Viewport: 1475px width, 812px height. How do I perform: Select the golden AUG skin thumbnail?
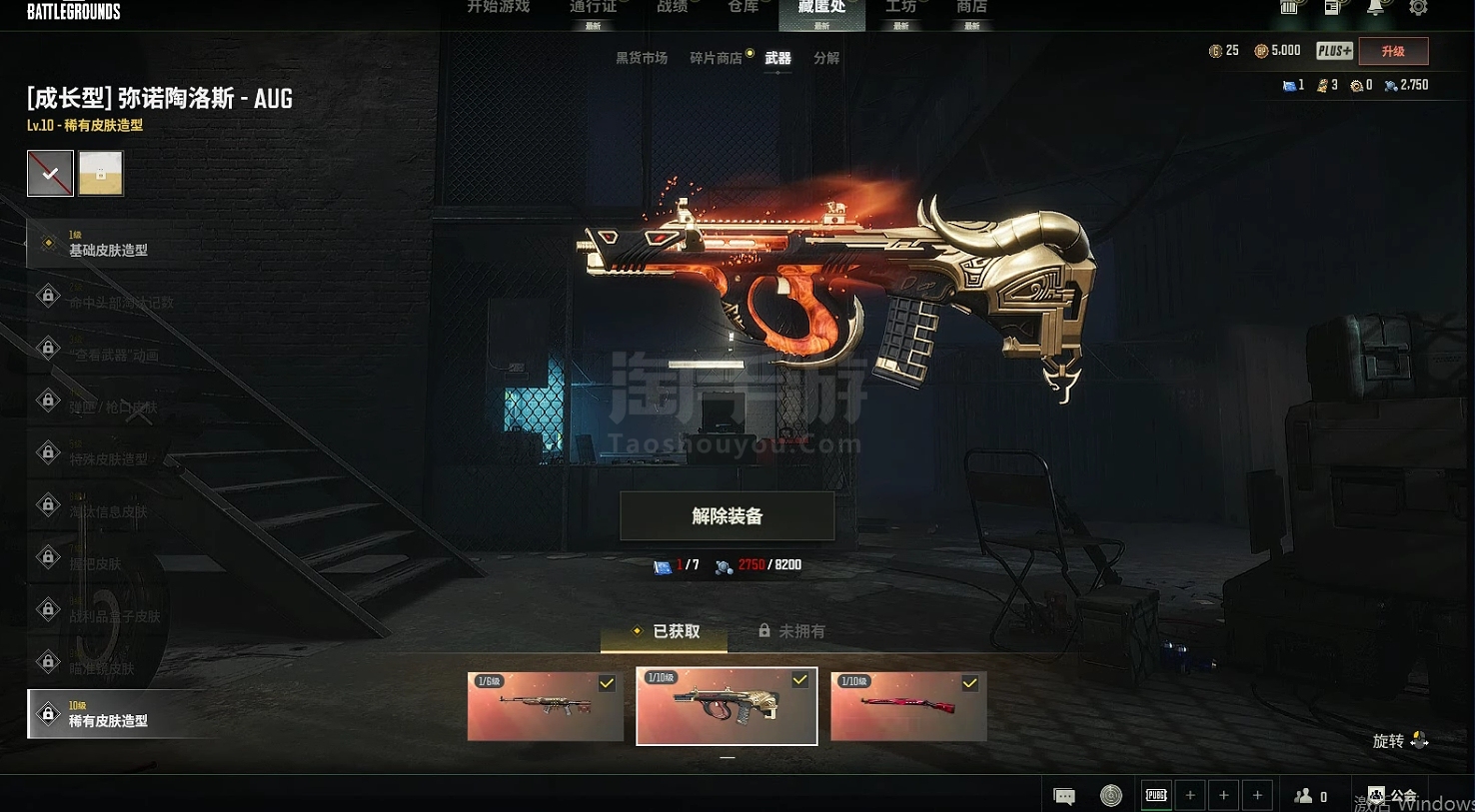pyautogui.click(x=727, y=706)
